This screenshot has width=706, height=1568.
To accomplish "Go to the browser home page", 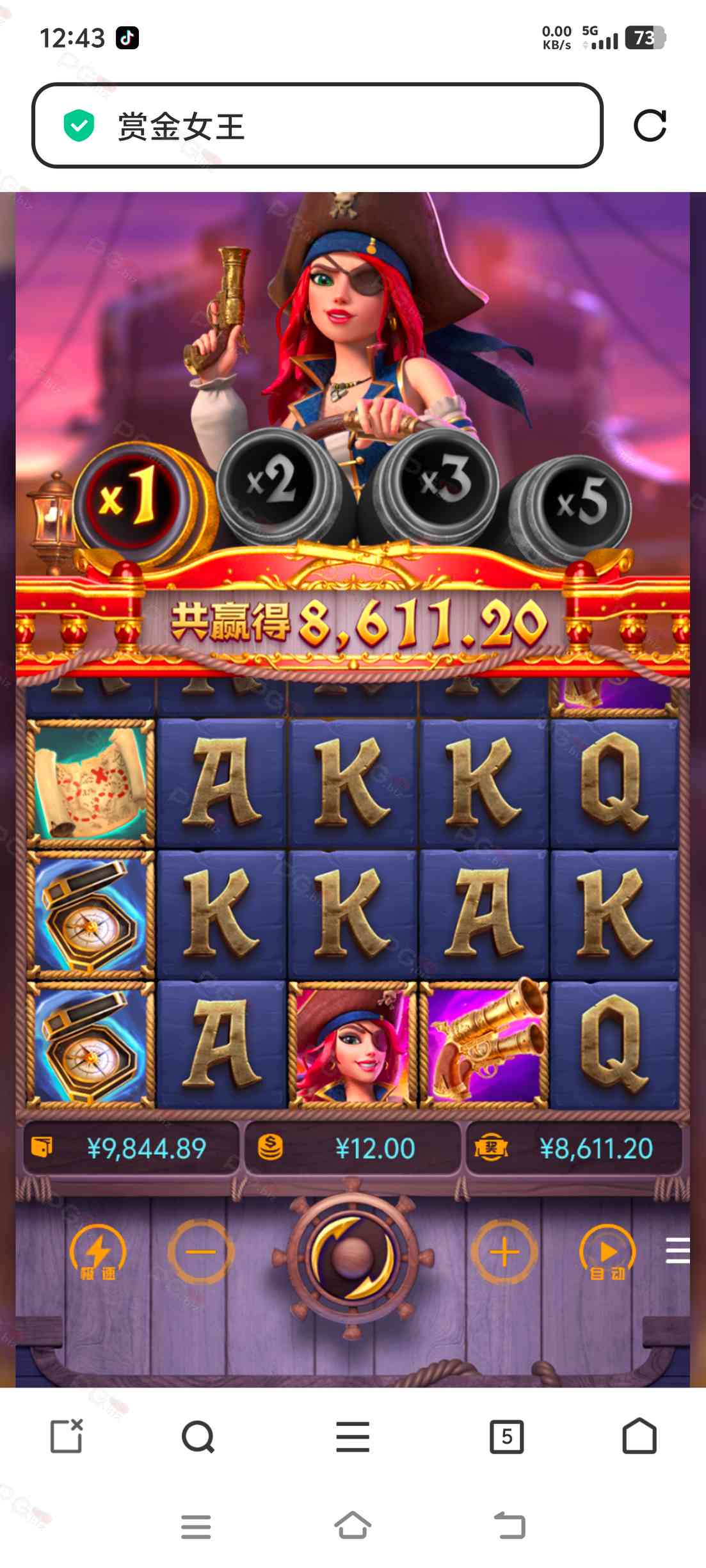I will pos(639,1437).
